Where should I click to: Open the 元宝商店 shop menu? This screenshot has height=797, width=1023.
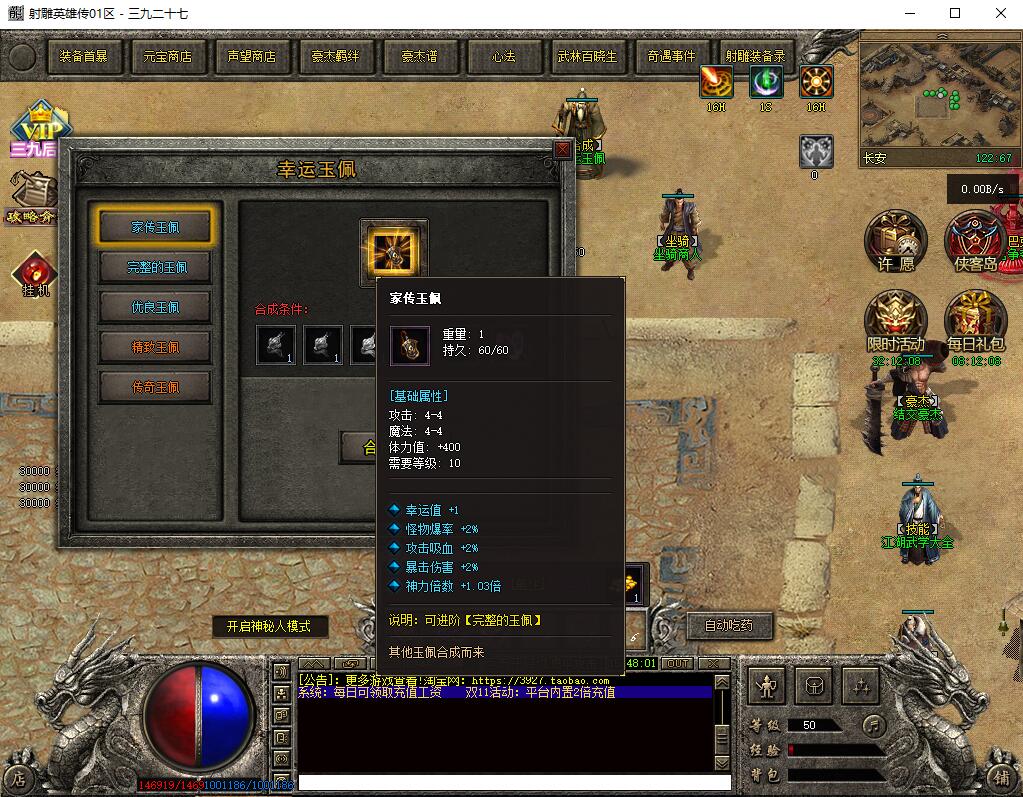pyautogui.click(x=167, y=57)
